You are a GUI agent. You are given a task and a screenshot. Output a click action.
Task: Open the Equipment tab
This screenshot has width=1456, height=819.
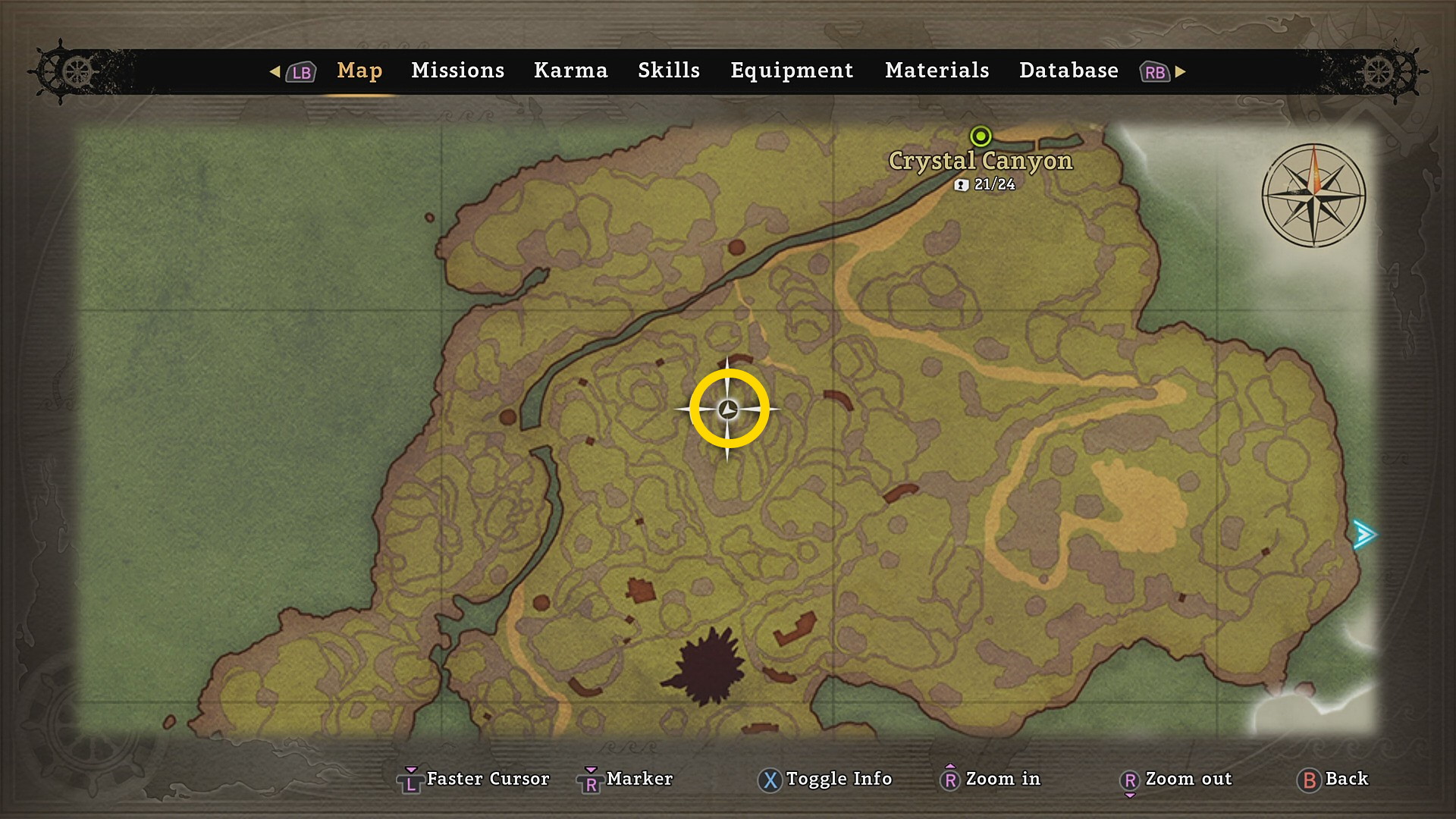[x=792, y=71]
